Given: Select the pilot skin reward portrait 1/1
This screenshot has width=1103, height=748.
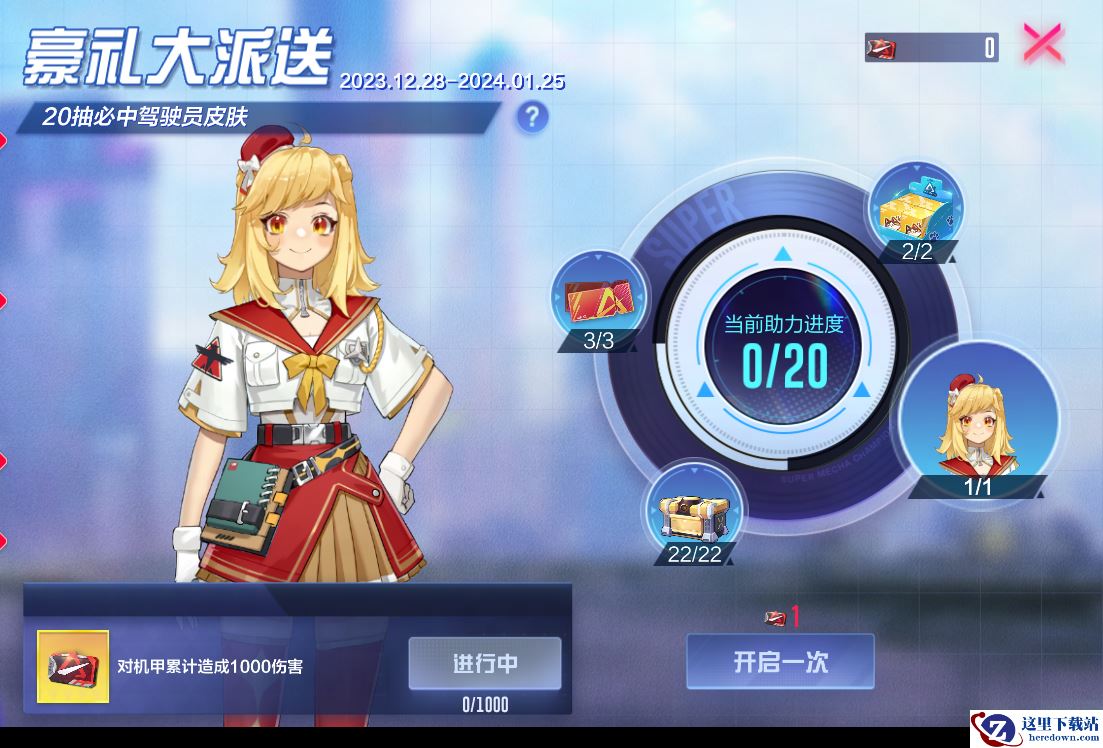Looking at the screenshot, I should 978,420.
